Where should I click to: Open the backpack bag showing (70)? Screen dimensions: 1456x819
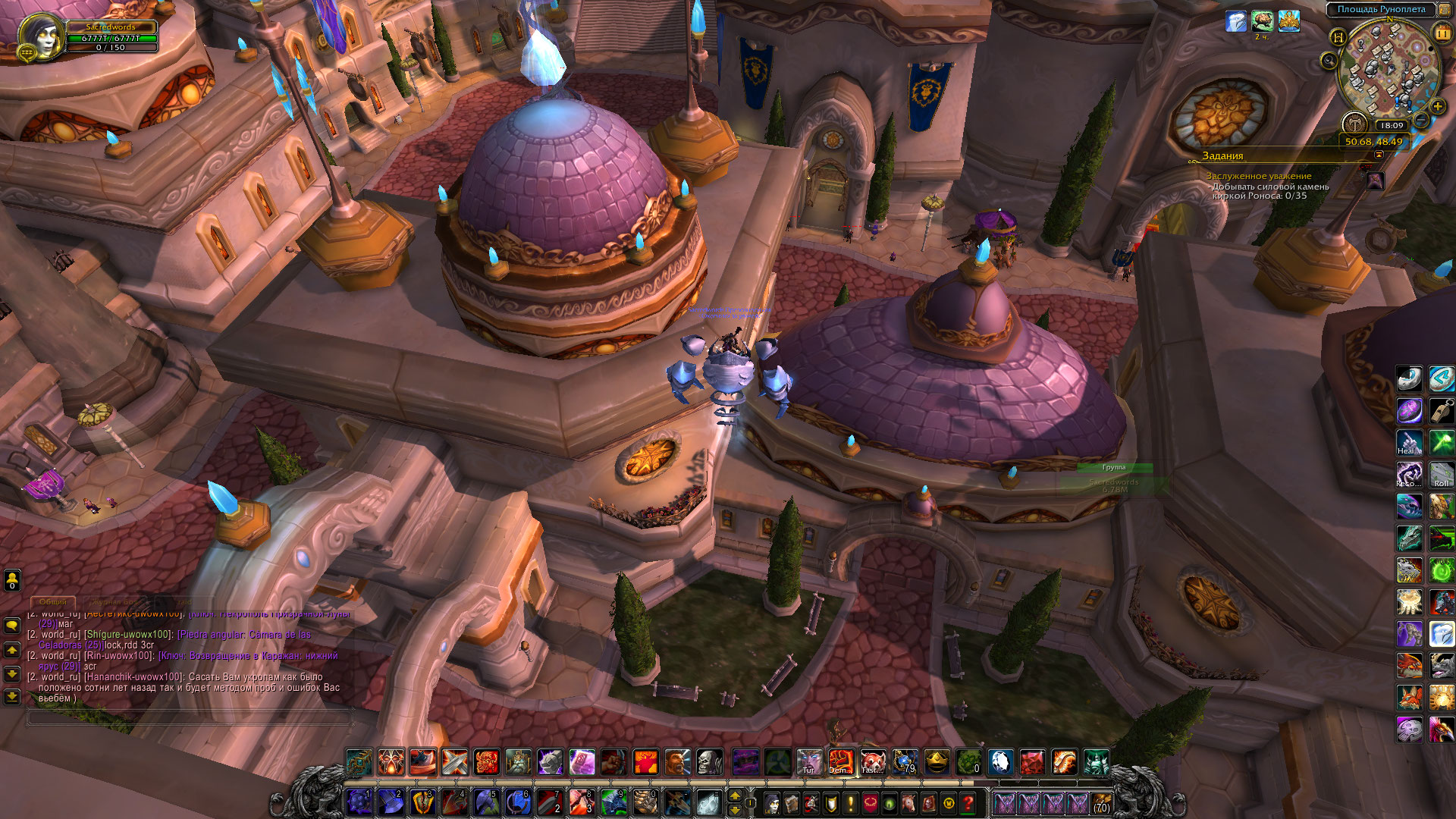[1102, 802]
